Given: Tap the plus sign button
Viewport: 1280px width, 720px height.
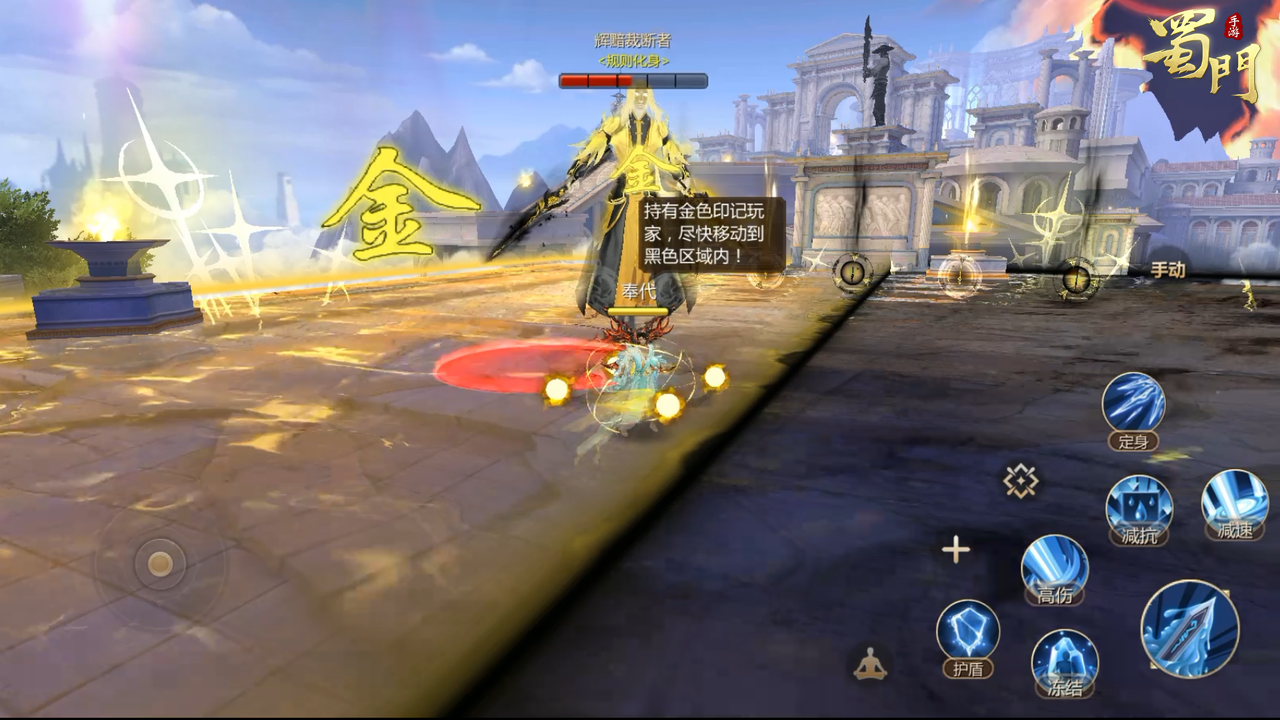Looking at the screenshot, I should pos(955,549).
